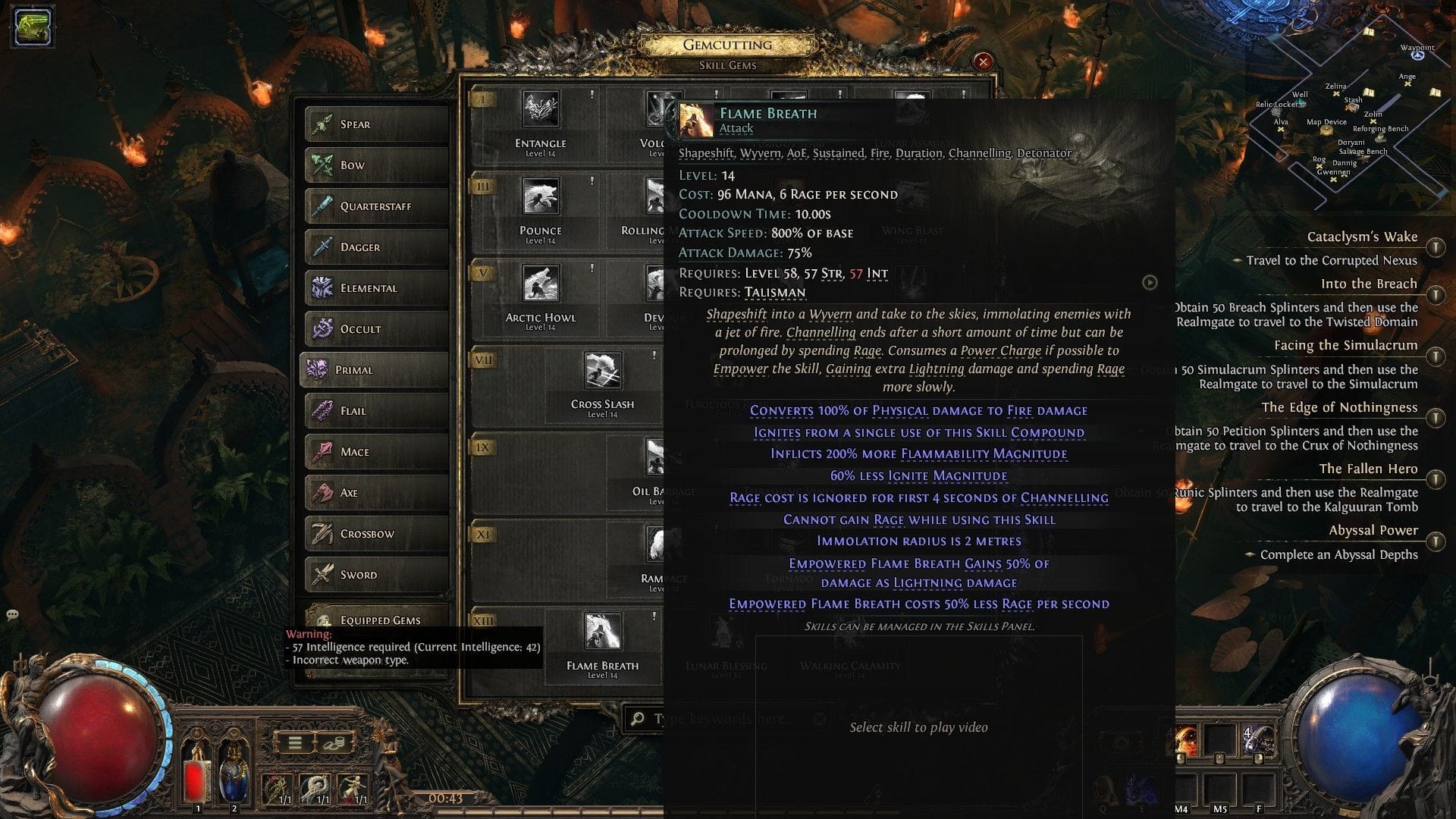Toggle tracking for Abyssal Power quest
This screenshot has height=819, width=1456.
tap(1436, 542)
